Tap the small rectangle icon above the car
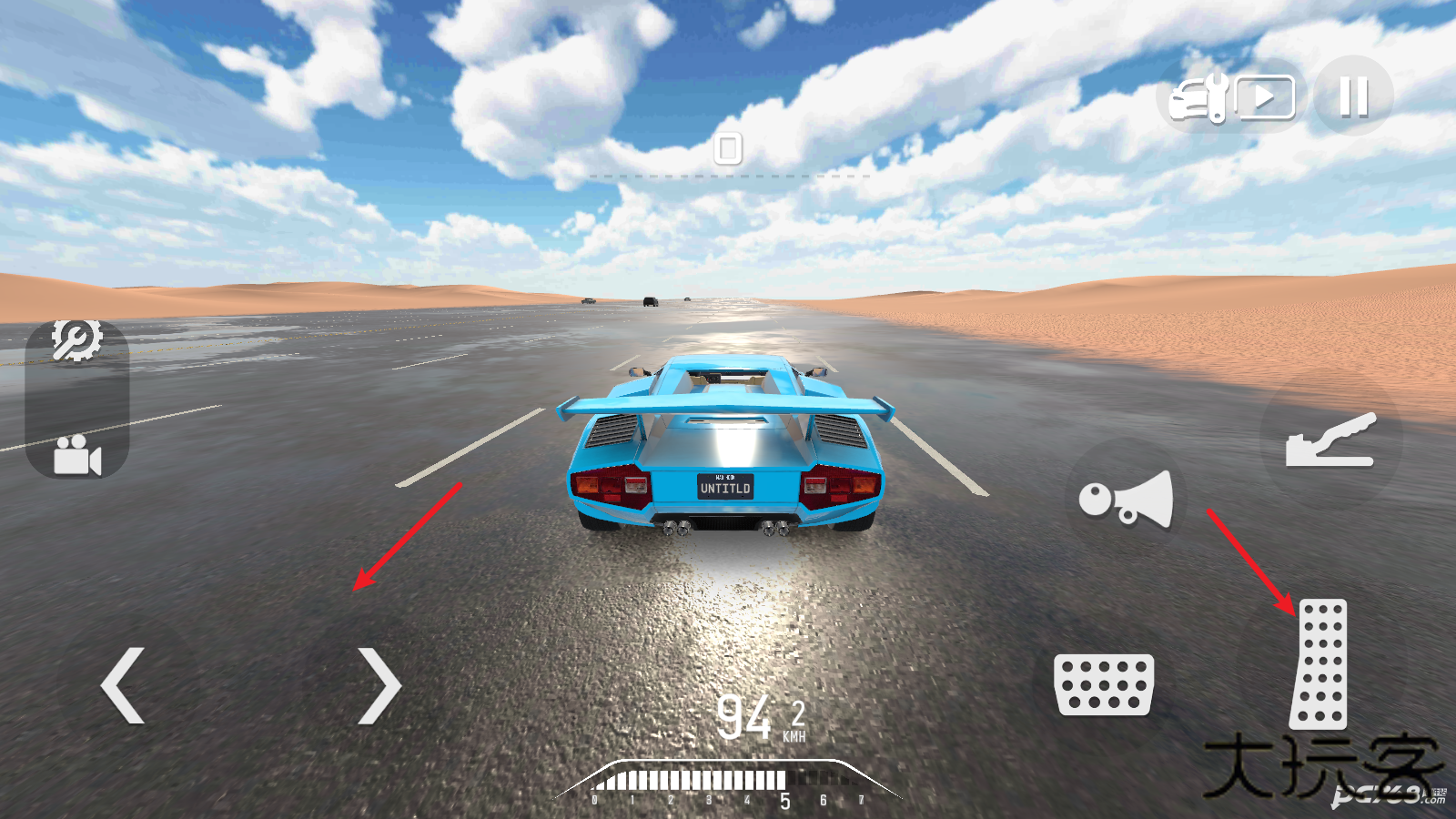 [728, 147]
